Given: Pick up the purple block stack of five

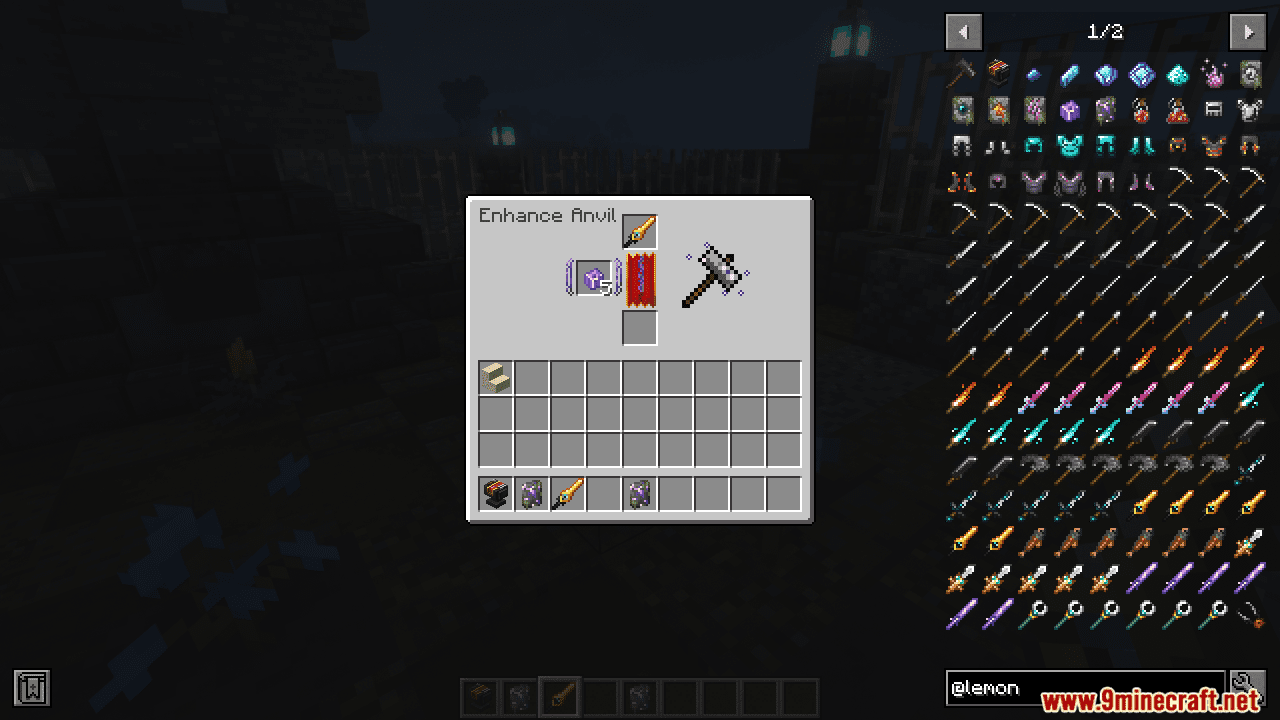Looking at the screenshot, I should click(594, 278).
